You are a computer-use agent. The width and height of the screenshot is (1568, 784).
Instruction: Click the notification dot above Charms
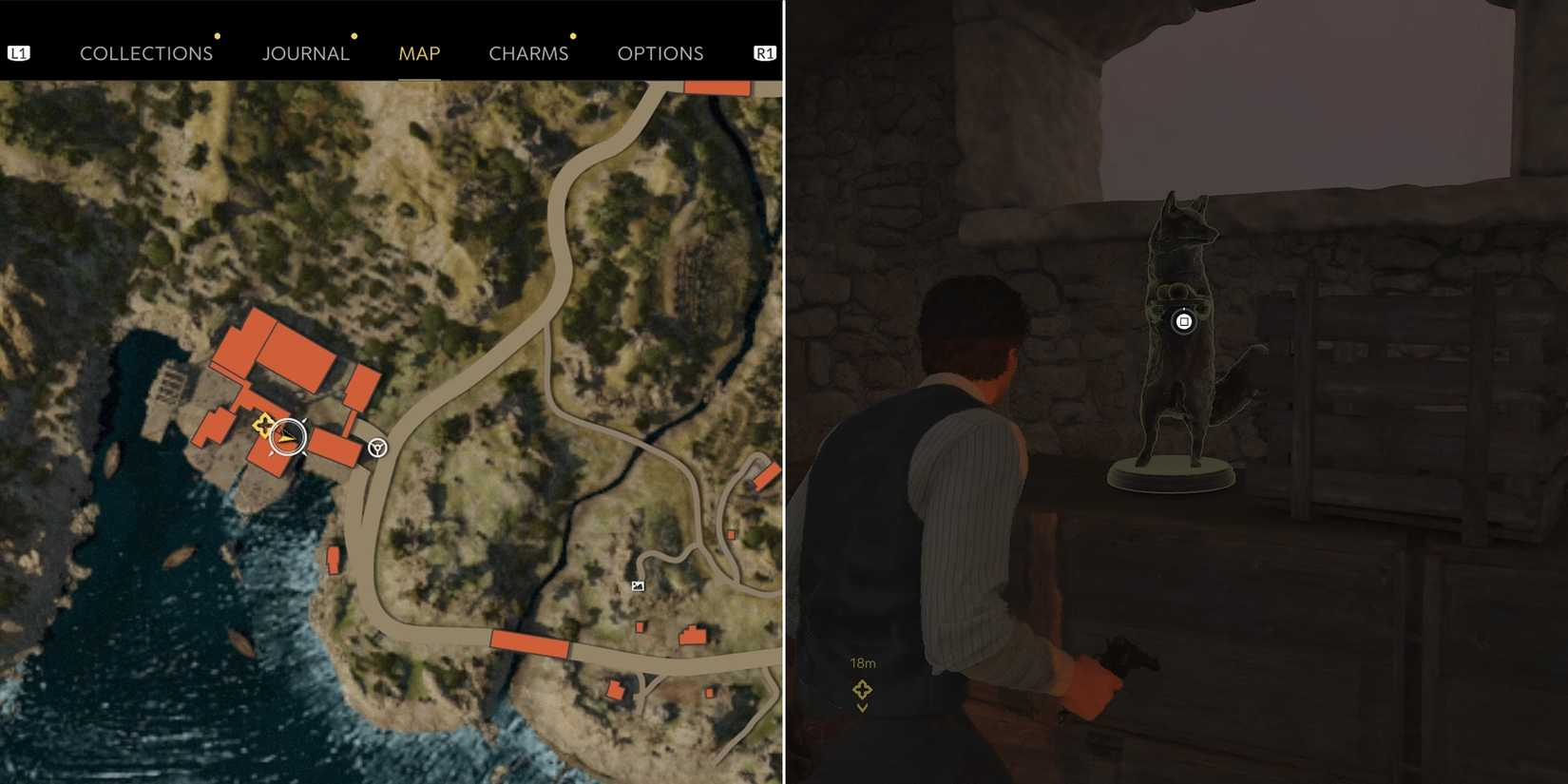point(572,36)
